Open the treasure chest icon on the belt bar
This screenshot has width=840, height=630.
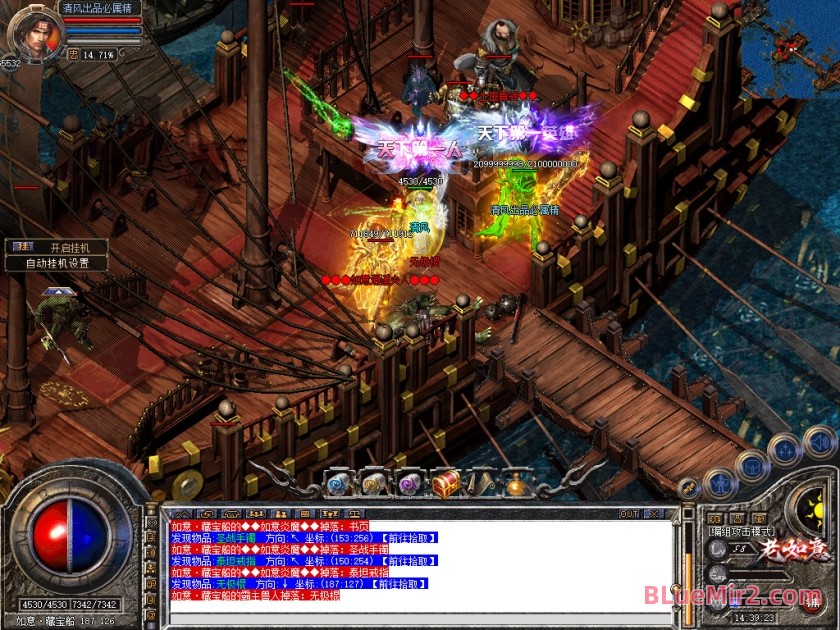pos(446,484)
